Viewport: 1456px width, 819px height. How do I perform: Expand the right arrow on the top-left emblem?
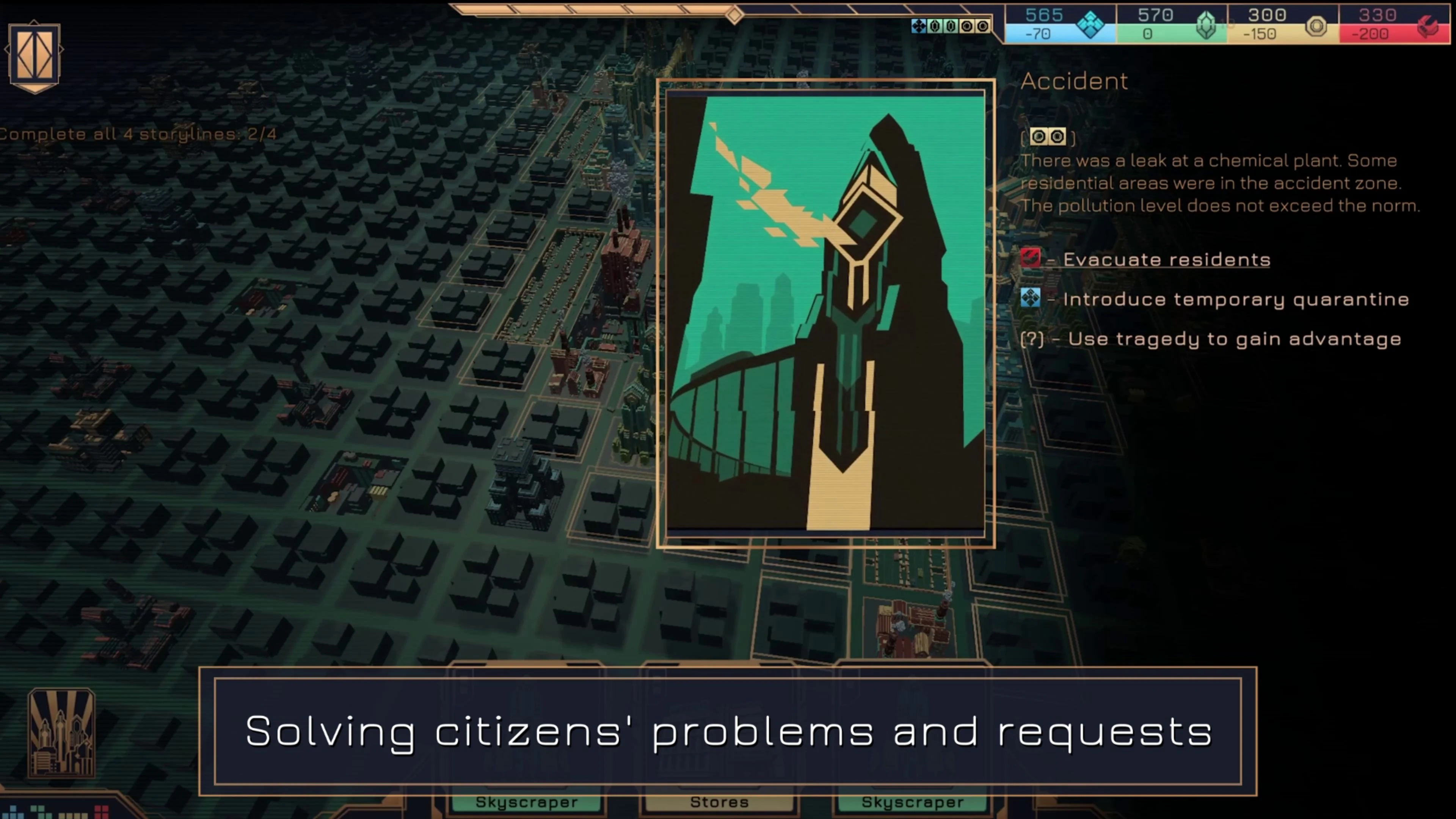(61, 50)
